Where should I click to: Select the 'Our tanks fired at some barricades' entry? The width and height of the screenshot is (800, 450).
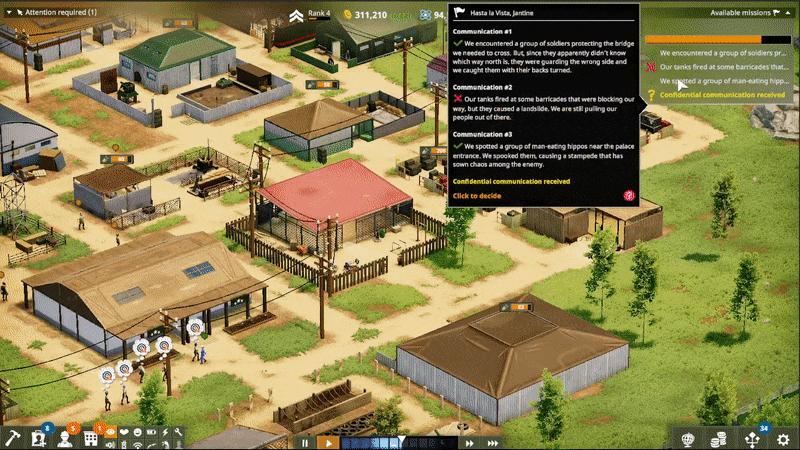click(x=720, y=66)
